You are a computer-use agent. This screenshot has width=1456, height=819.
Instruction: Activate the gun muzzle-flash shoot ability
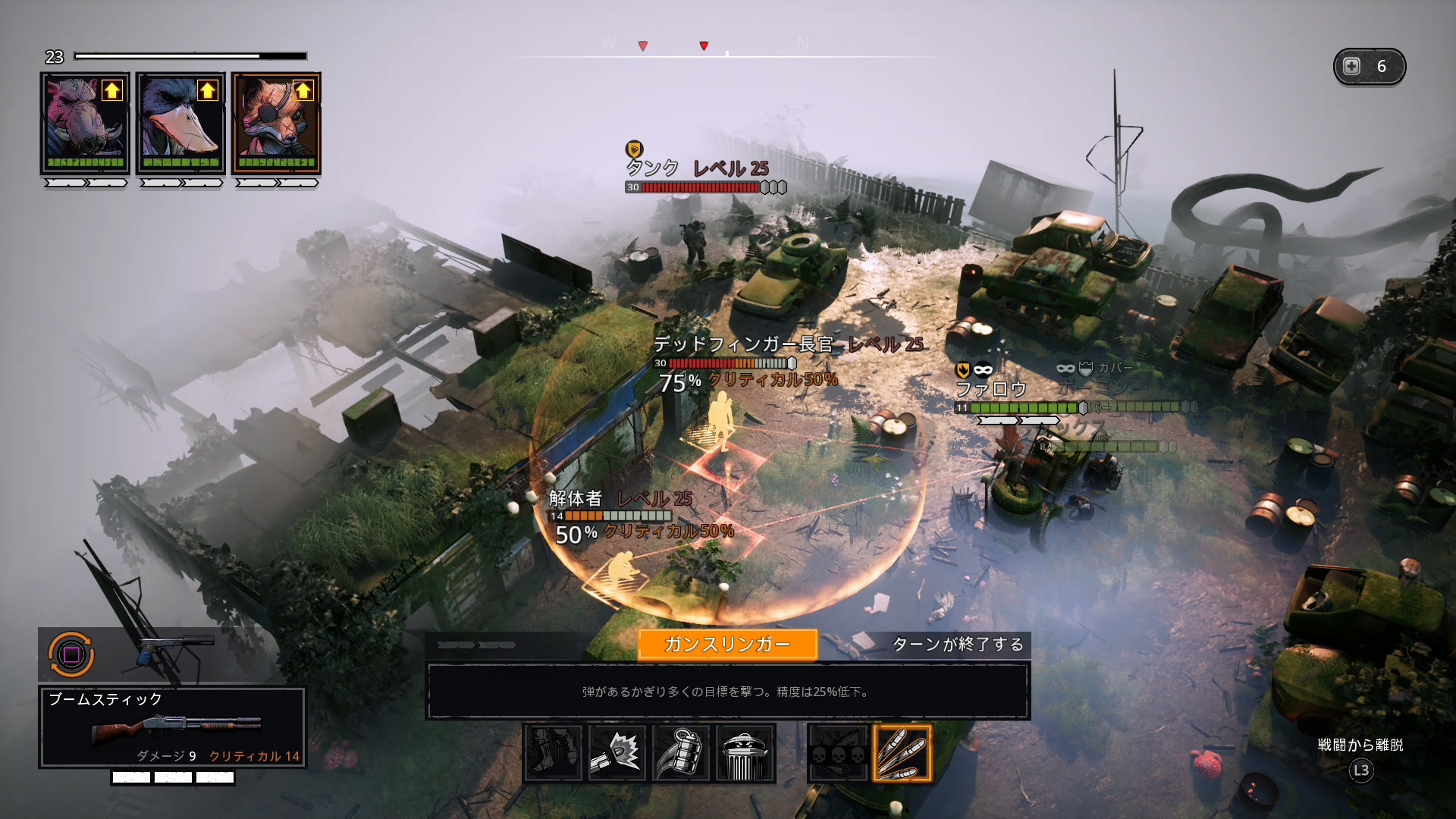click(x=617, y=753)
